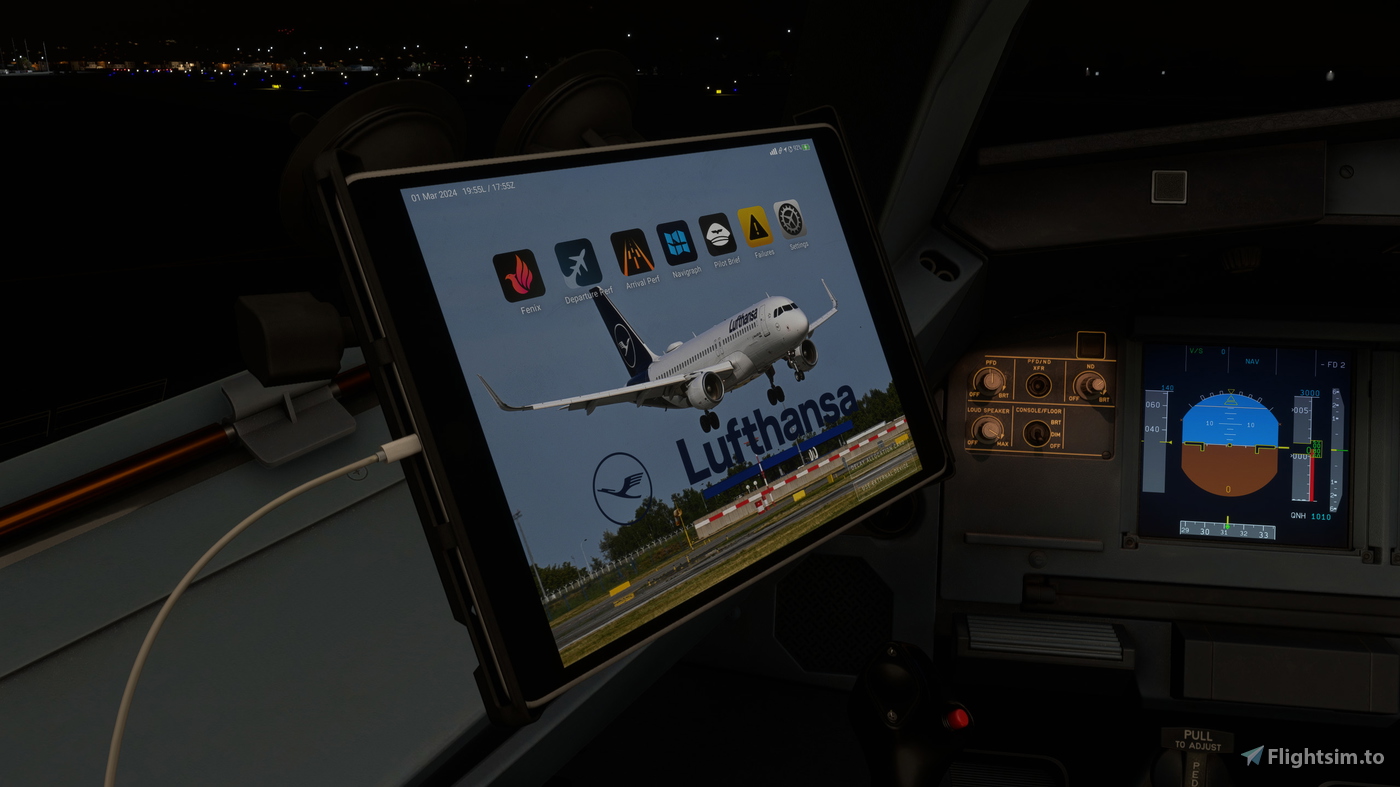Tap the signal strength icon on the tablet
The width and height of the screenshot is (1400, 787).
[772, 151]
